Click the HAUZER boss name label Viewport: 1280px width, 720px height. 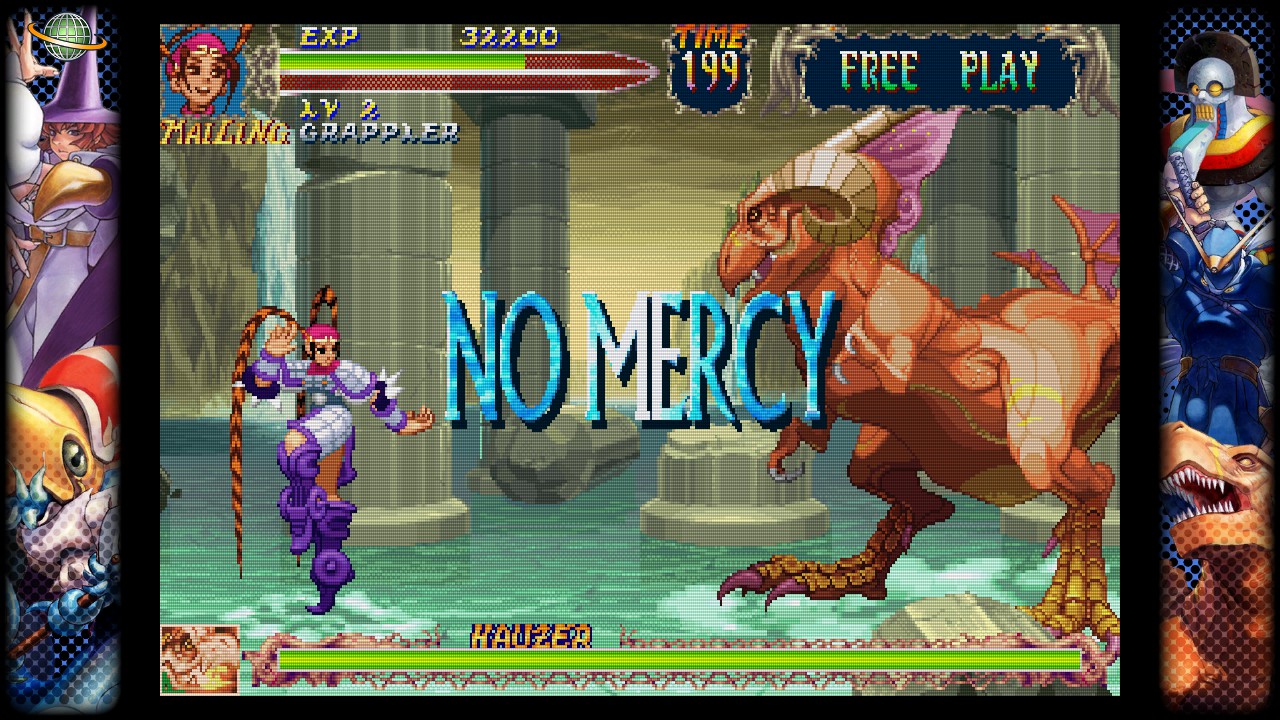(x=531, y=637)
